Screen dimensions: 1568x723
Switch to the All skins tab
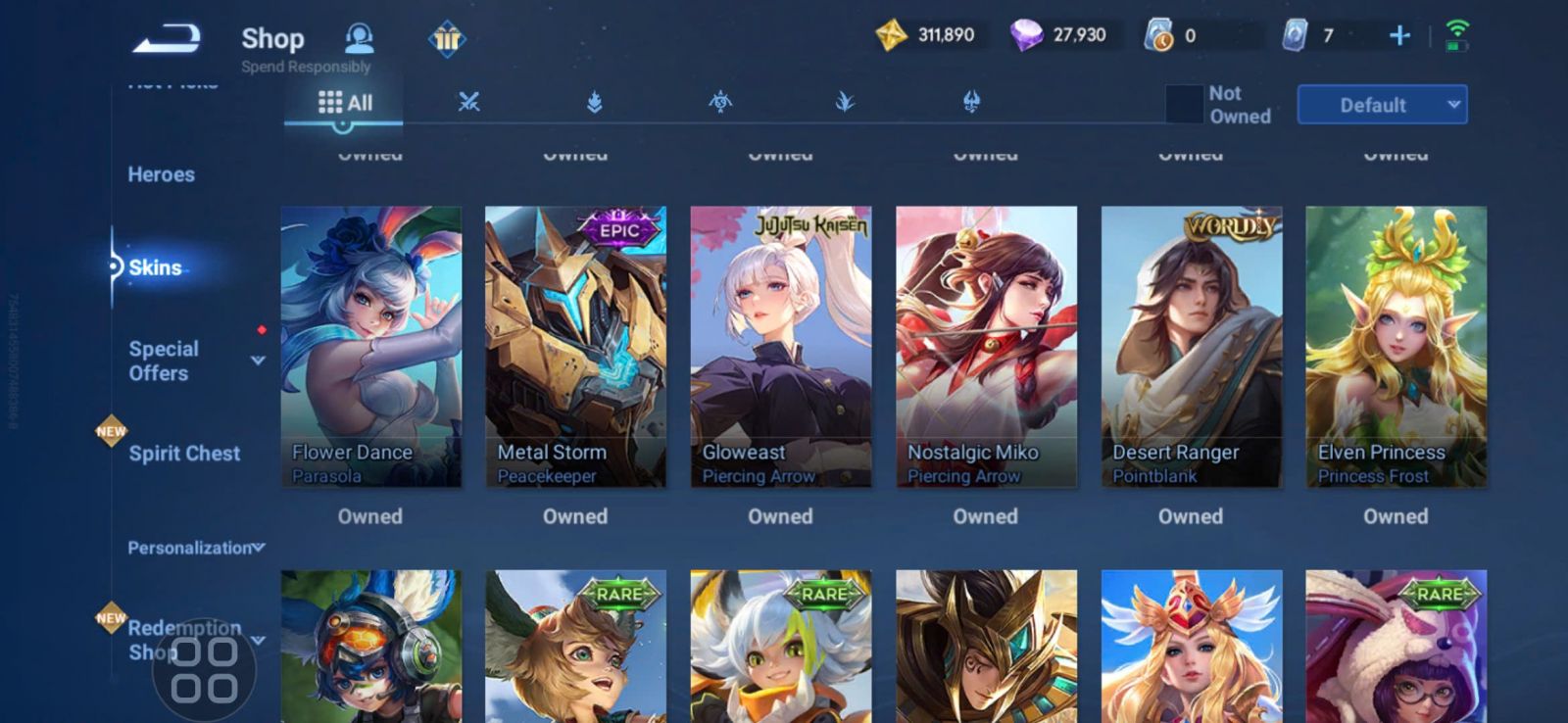345,103
